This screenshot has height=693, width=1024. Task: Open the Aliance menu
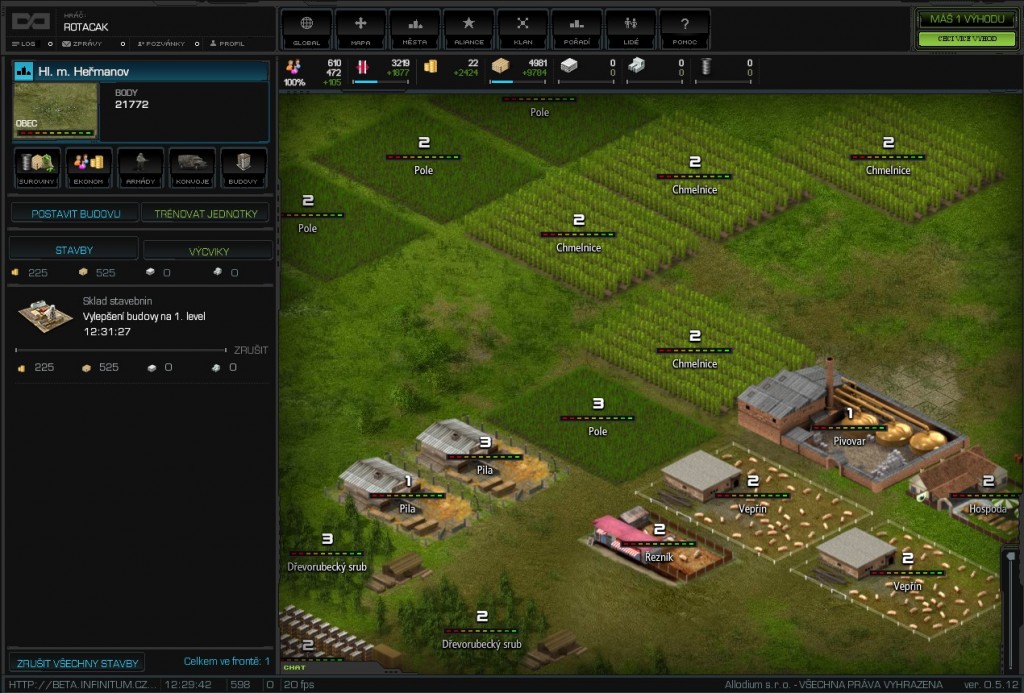469,29
